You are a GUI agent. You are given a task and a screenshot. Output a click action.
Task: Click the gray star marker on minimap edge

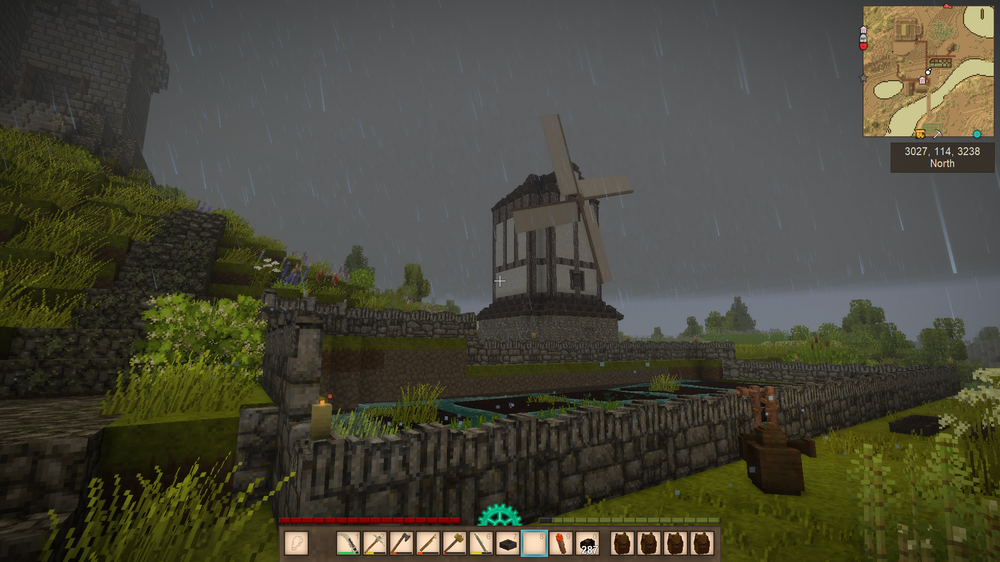(x=864, y=77)
